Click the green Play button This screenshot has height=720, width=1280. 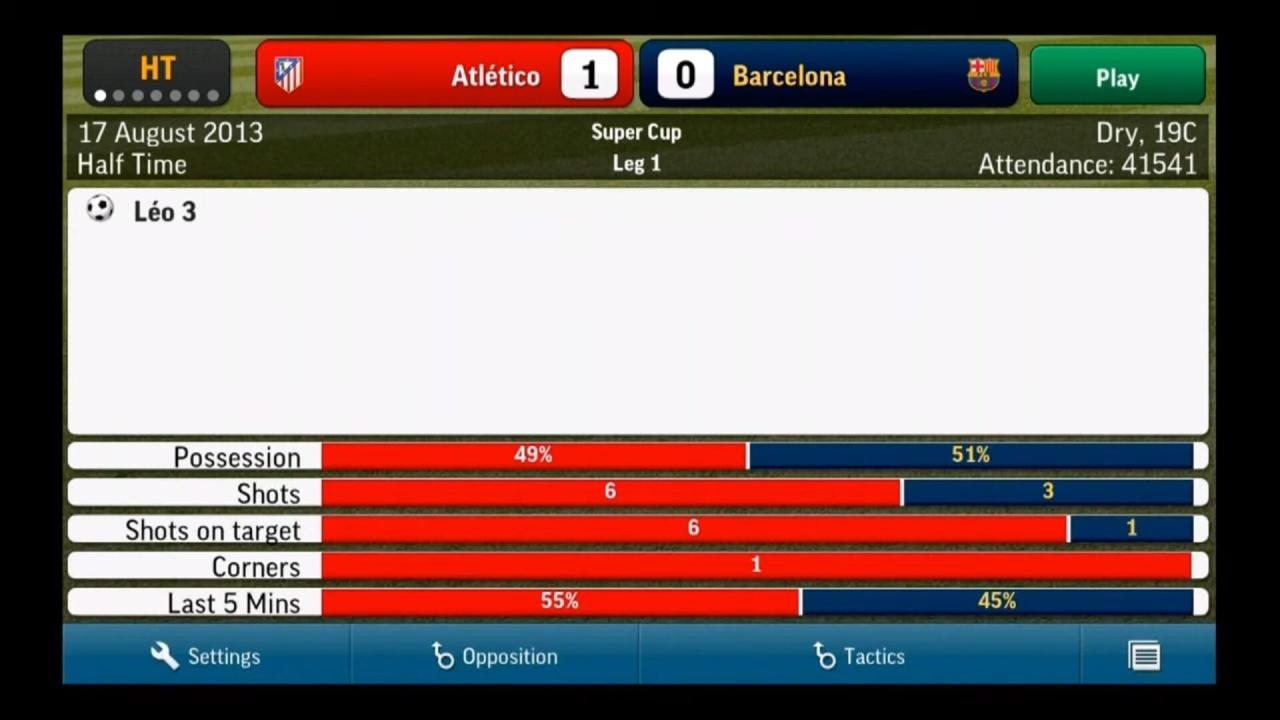(x=1117, y=76)
